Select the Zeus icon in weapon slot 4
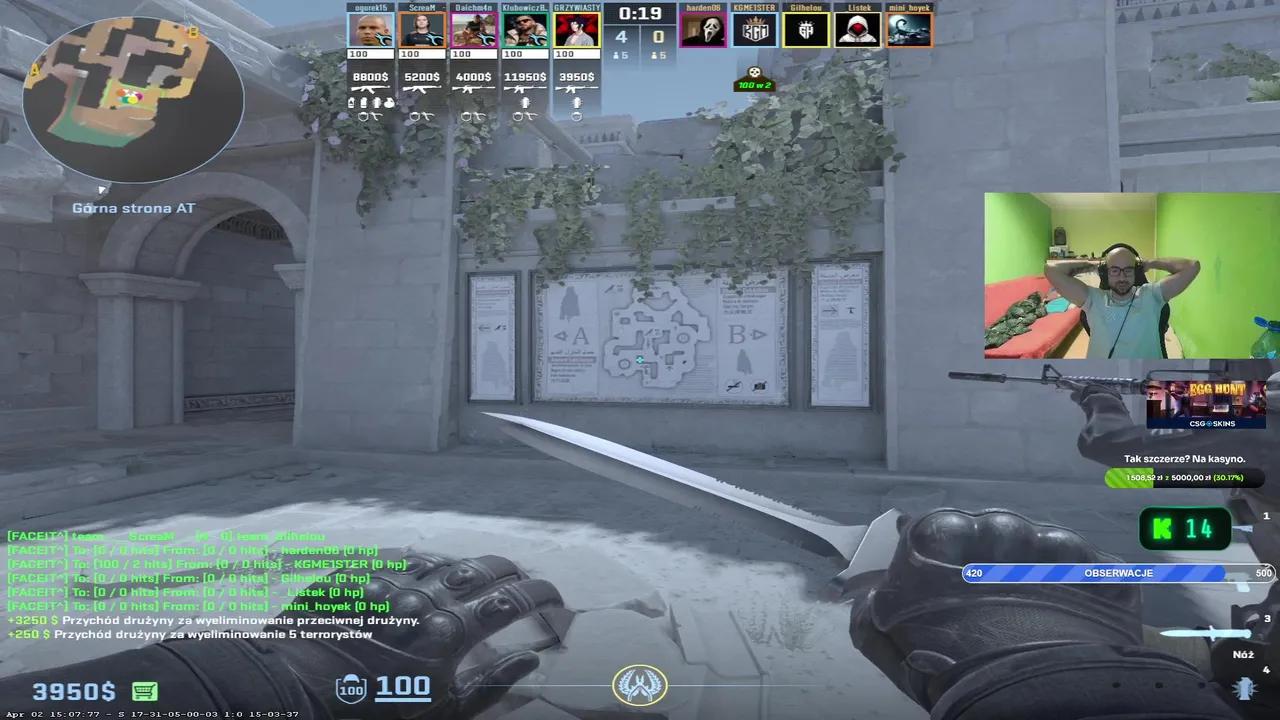 1245,688
